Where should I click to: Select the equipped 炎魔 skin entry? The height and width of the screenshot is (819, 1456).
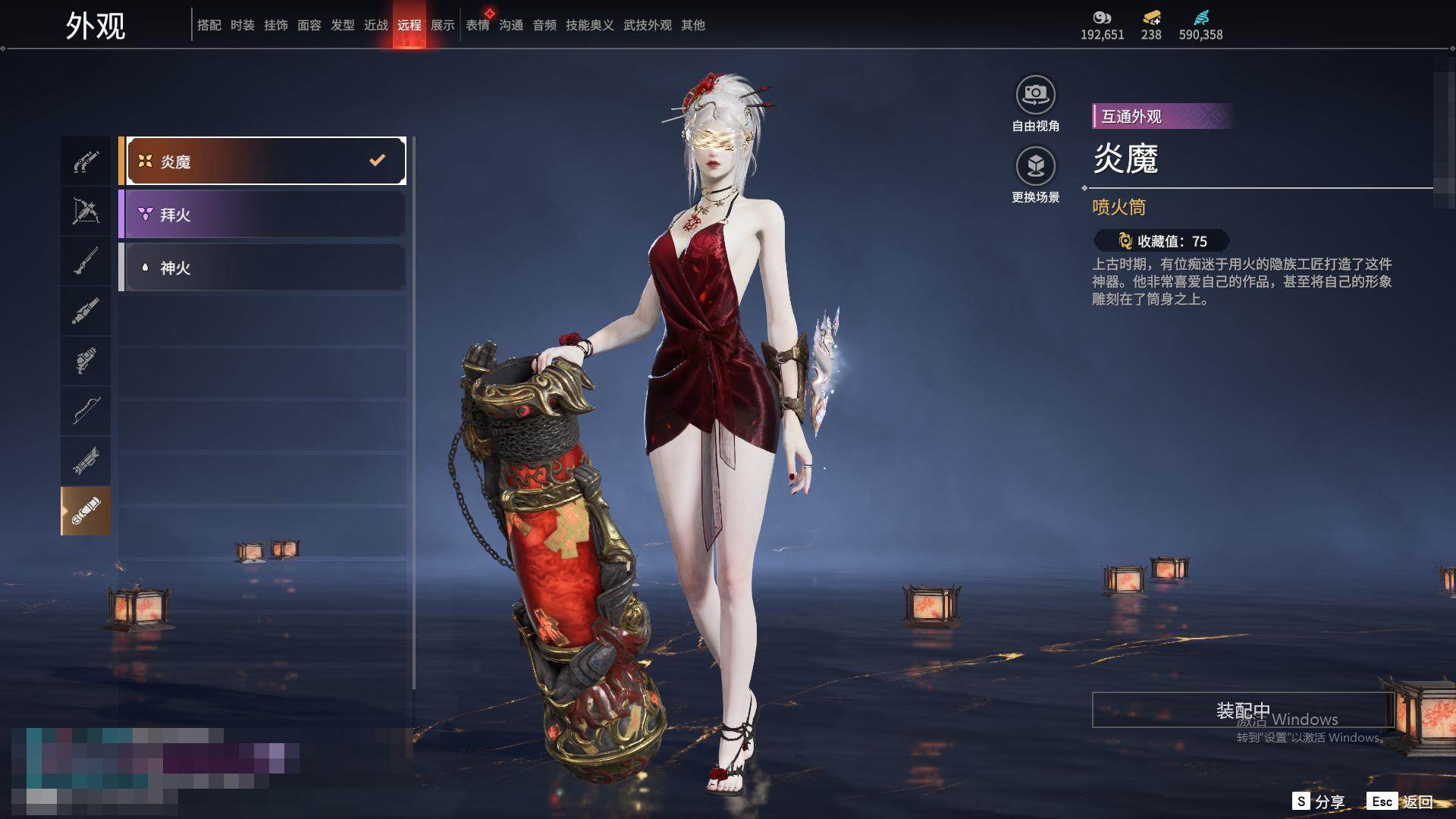(x=262, y=161)
